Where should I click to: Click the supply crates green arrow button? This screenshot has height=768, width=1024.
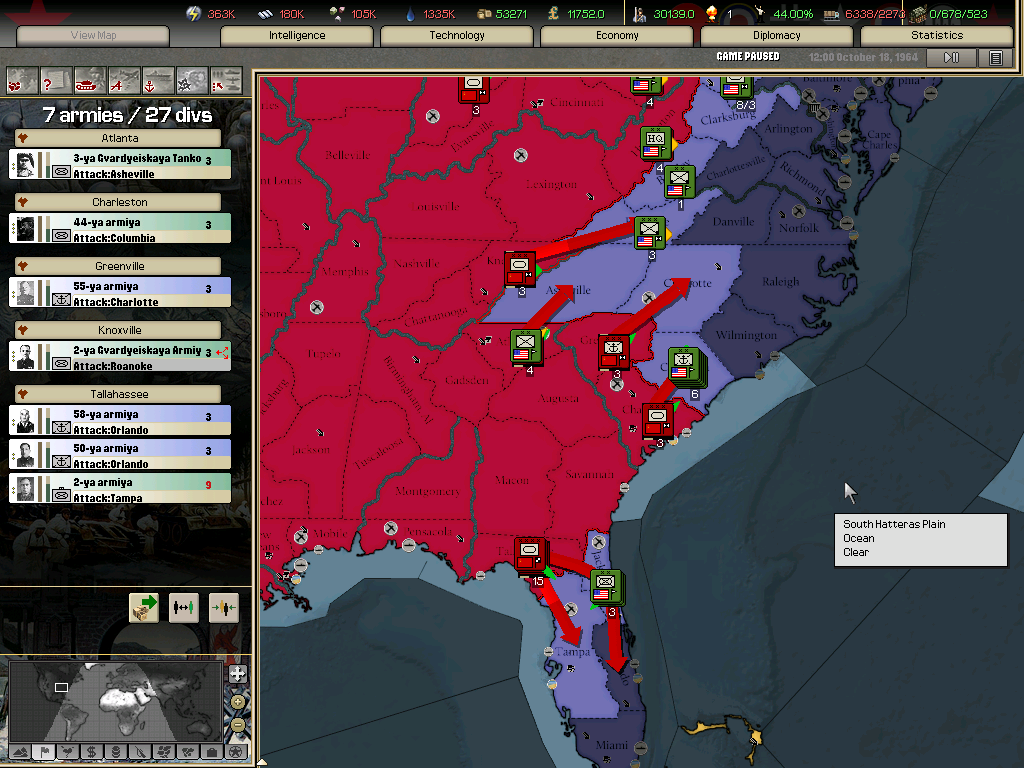pos(144,608)
